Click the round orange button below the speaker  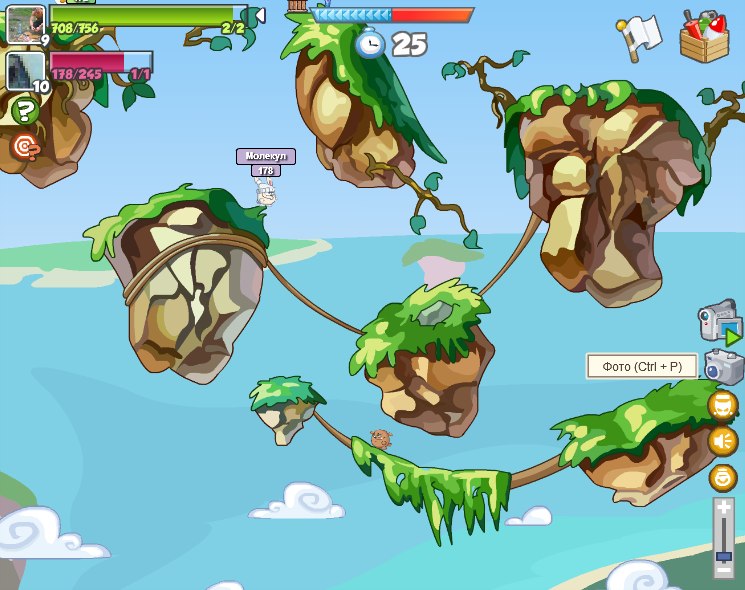coord(723,478)
